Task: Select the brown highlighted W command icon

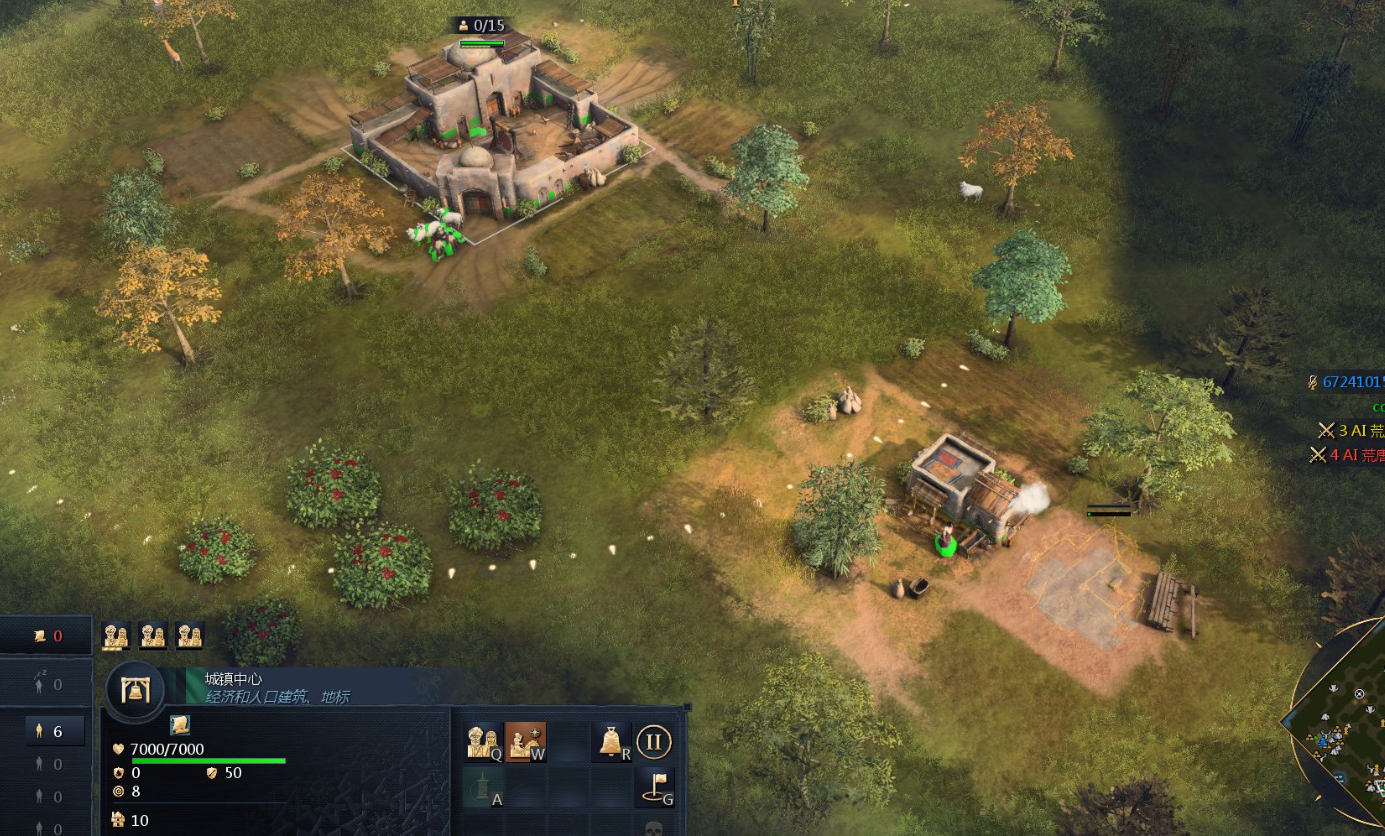Action: 526,742
